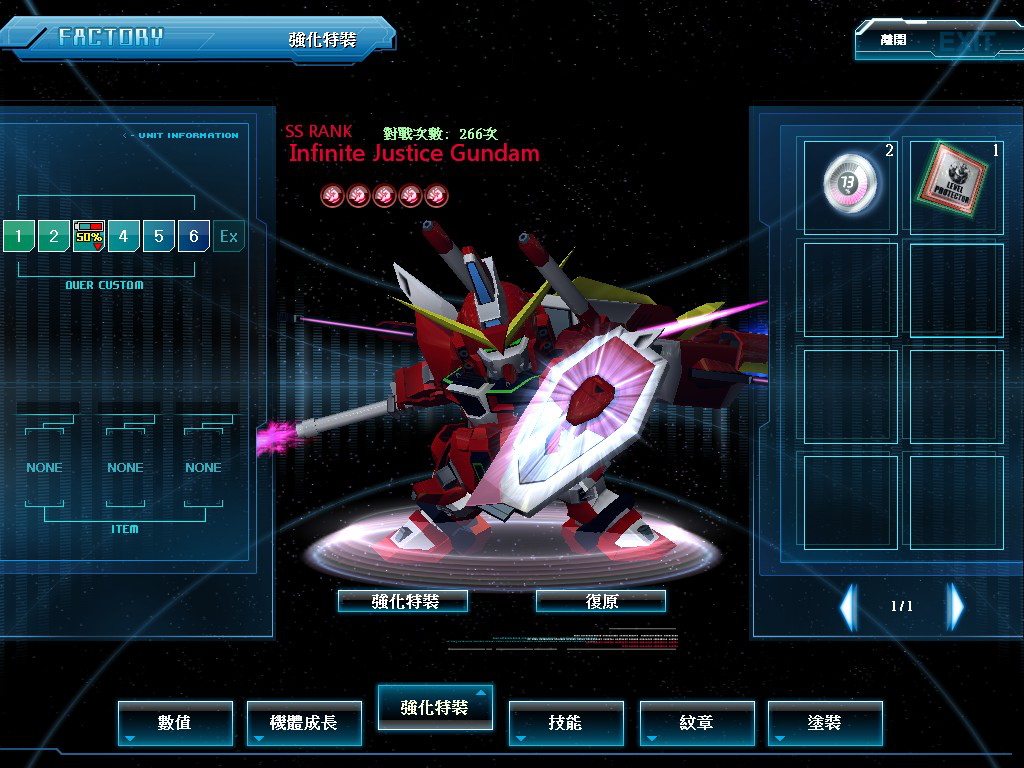Switch to the 數值 tab
Screen dimensions: 1024x768
pos(175,723)
